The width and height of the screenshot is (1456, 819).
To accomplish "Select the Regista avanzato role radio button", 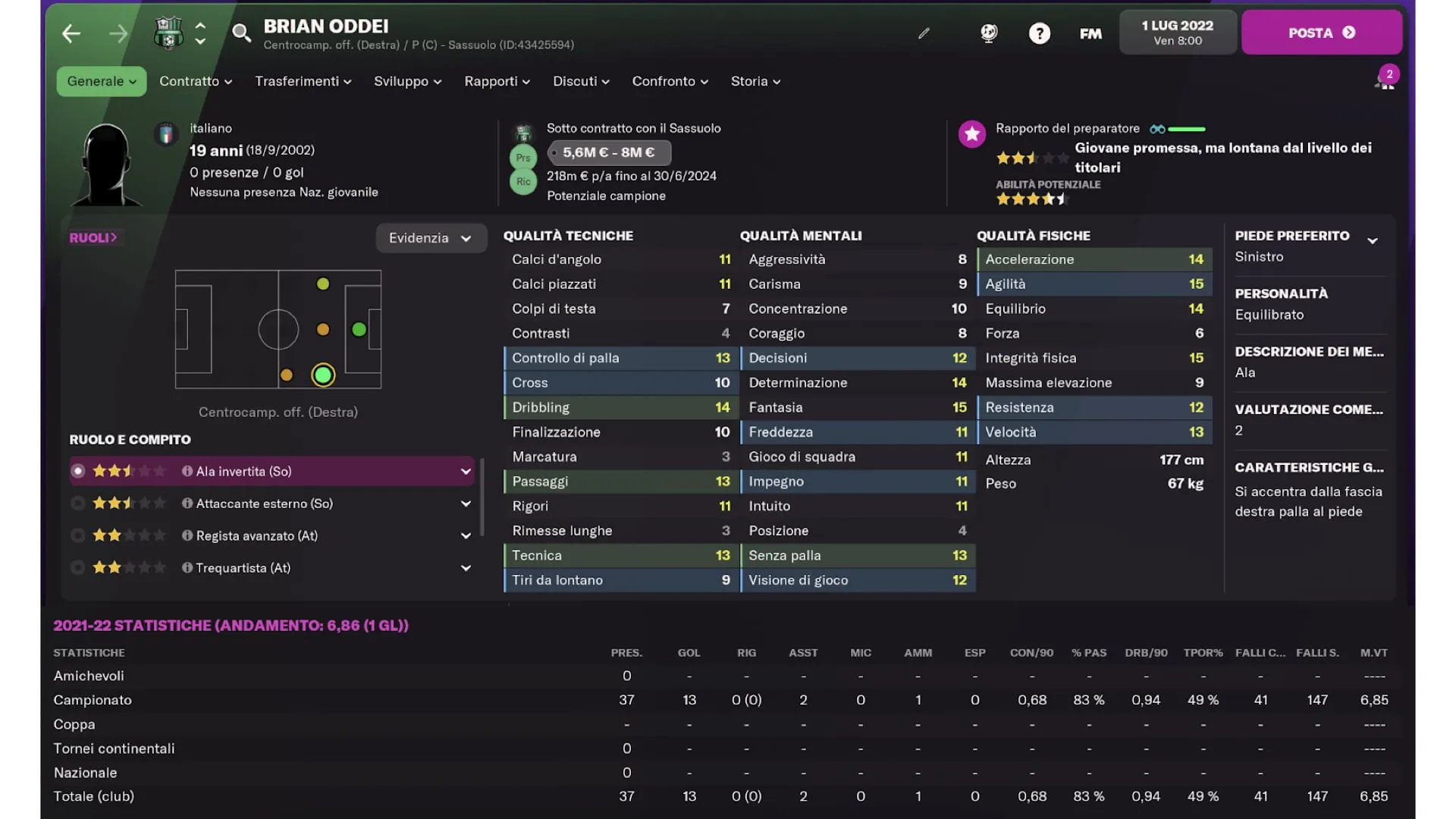I will click(78, 535).
